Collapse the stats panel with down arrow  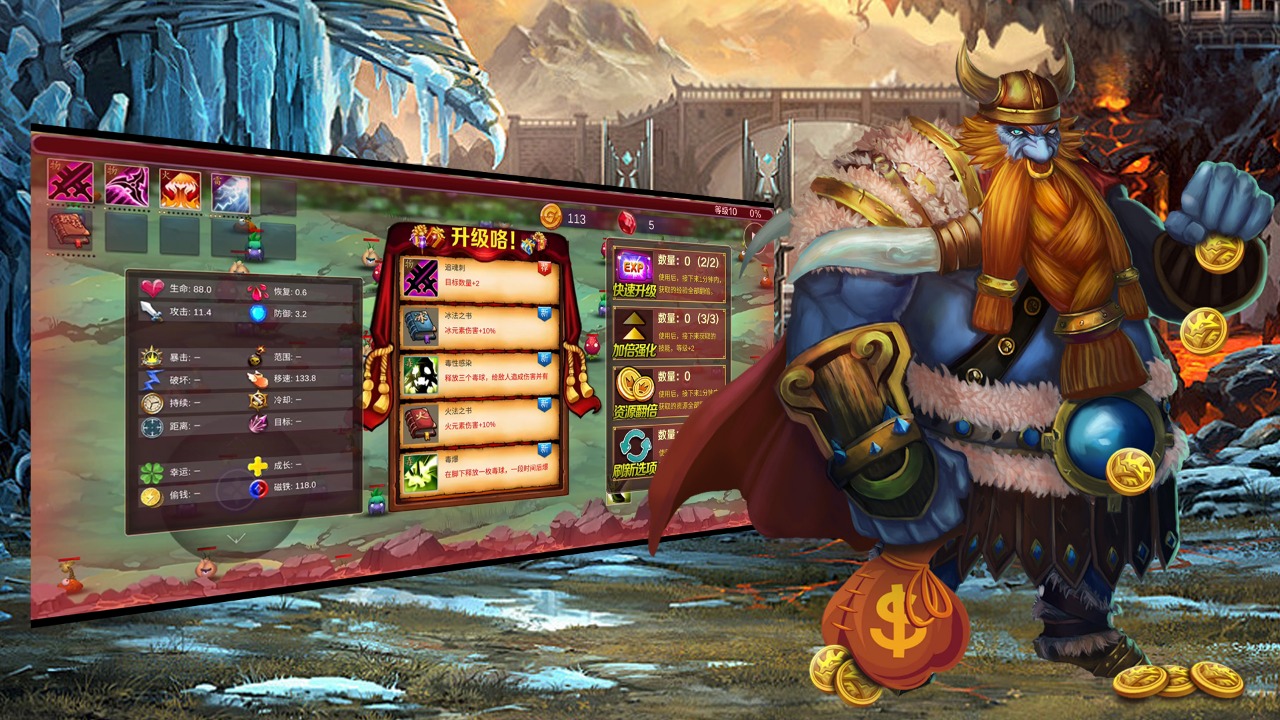236,538
